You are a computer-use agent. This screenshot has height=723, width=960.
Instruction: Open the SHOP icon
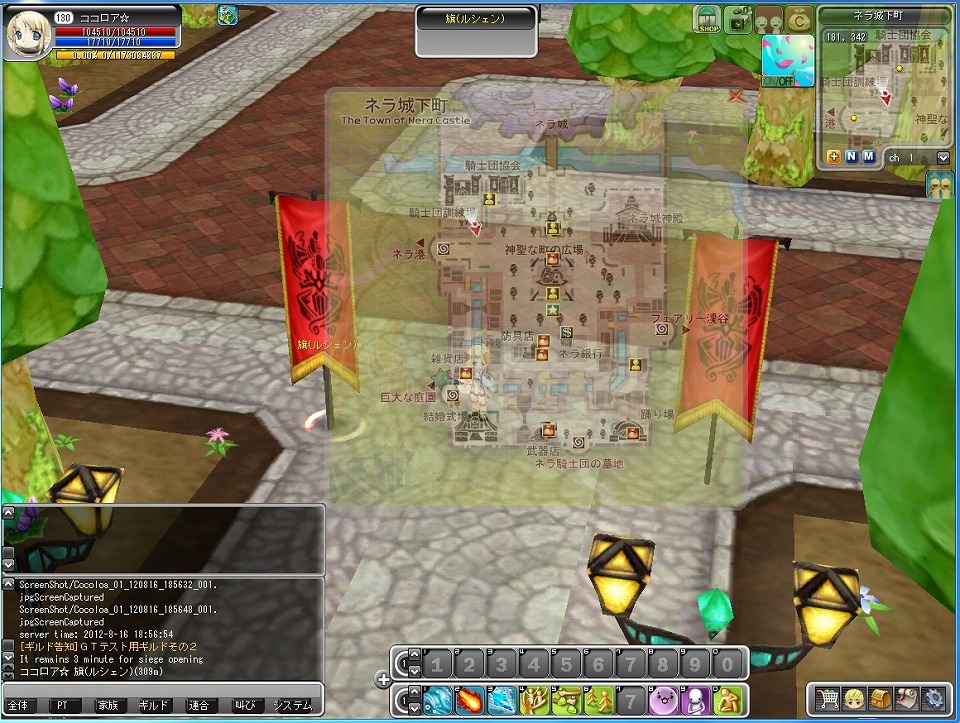pyautogui.click(x=709, y=21)
